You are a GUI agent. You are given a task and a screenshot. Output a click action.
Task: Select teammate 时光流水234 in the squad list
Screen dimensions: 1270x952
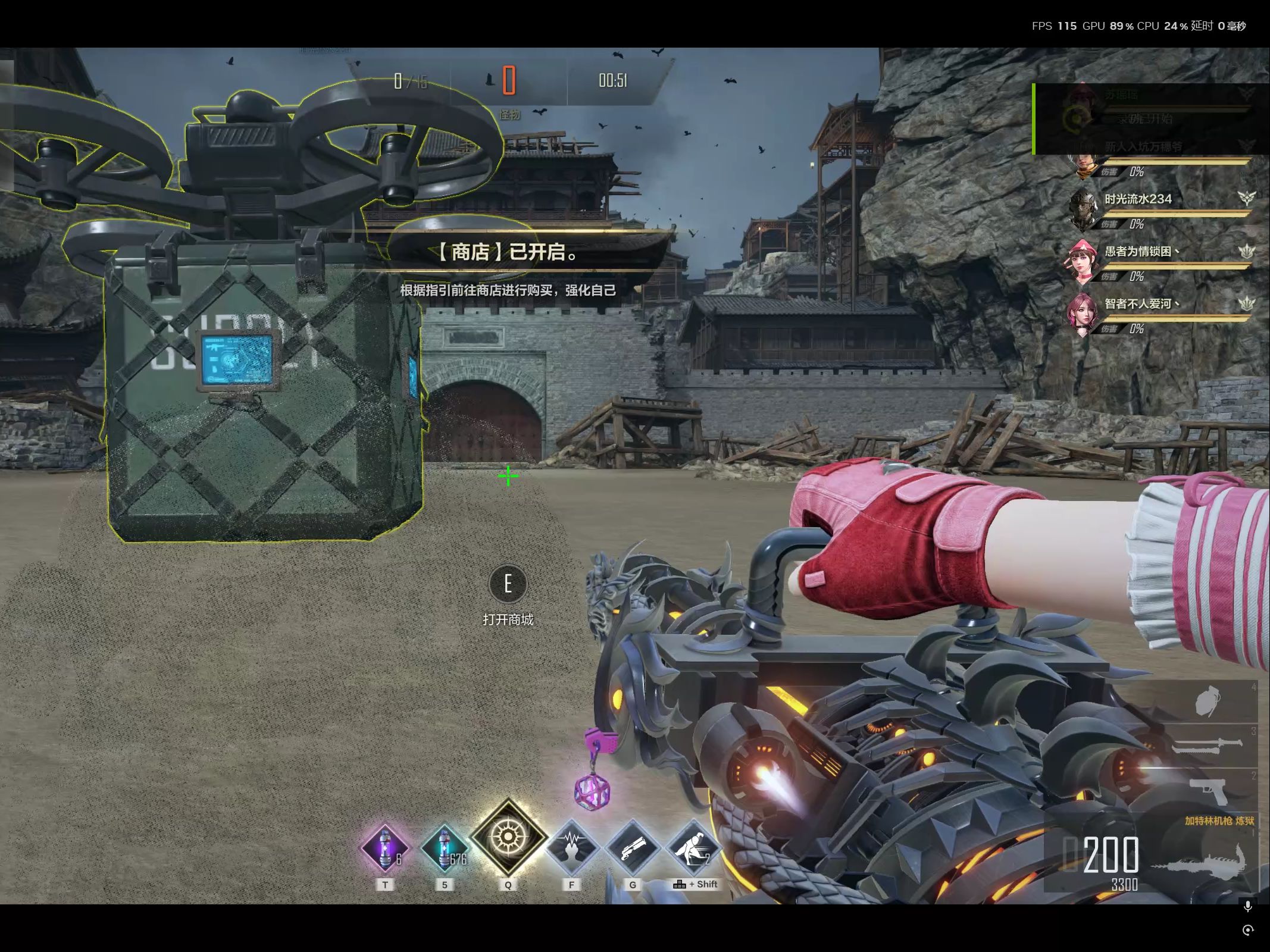pyautogui.click(x=1138, y=199)
